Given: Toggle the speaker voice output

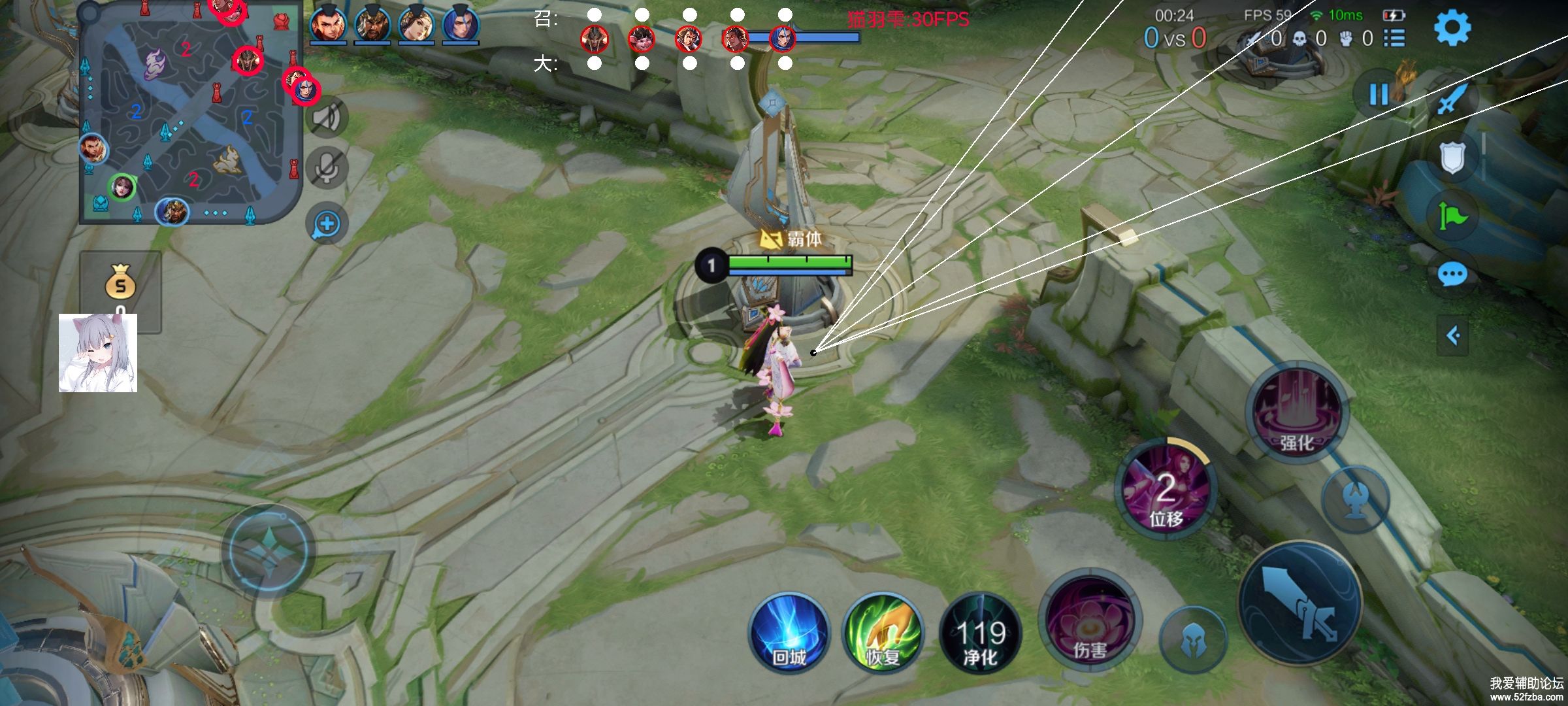Looking at the screenshot, I should [327, 118].
